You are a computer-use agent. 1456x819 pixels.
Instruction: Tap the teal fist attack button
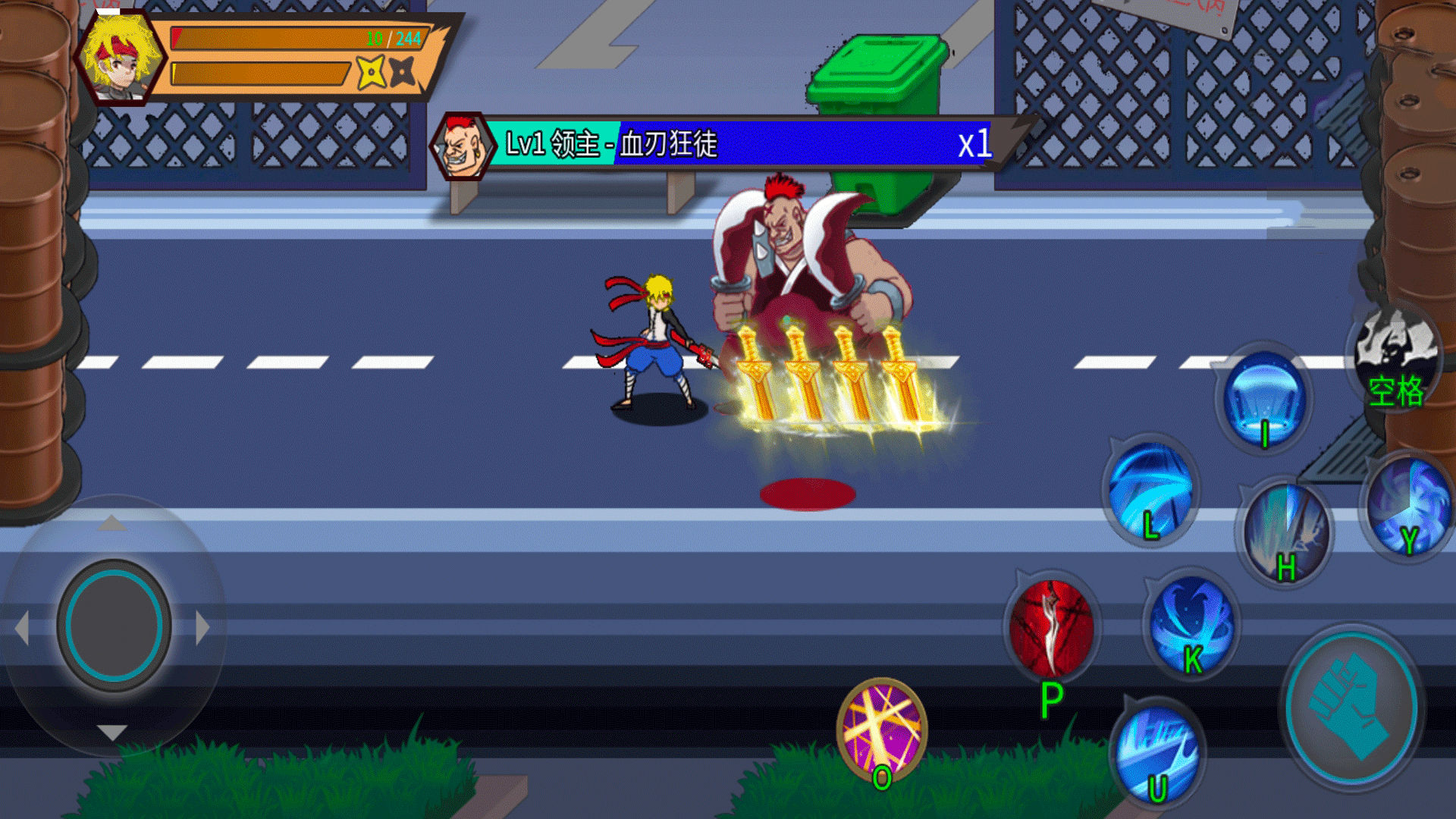point(1351,707)
